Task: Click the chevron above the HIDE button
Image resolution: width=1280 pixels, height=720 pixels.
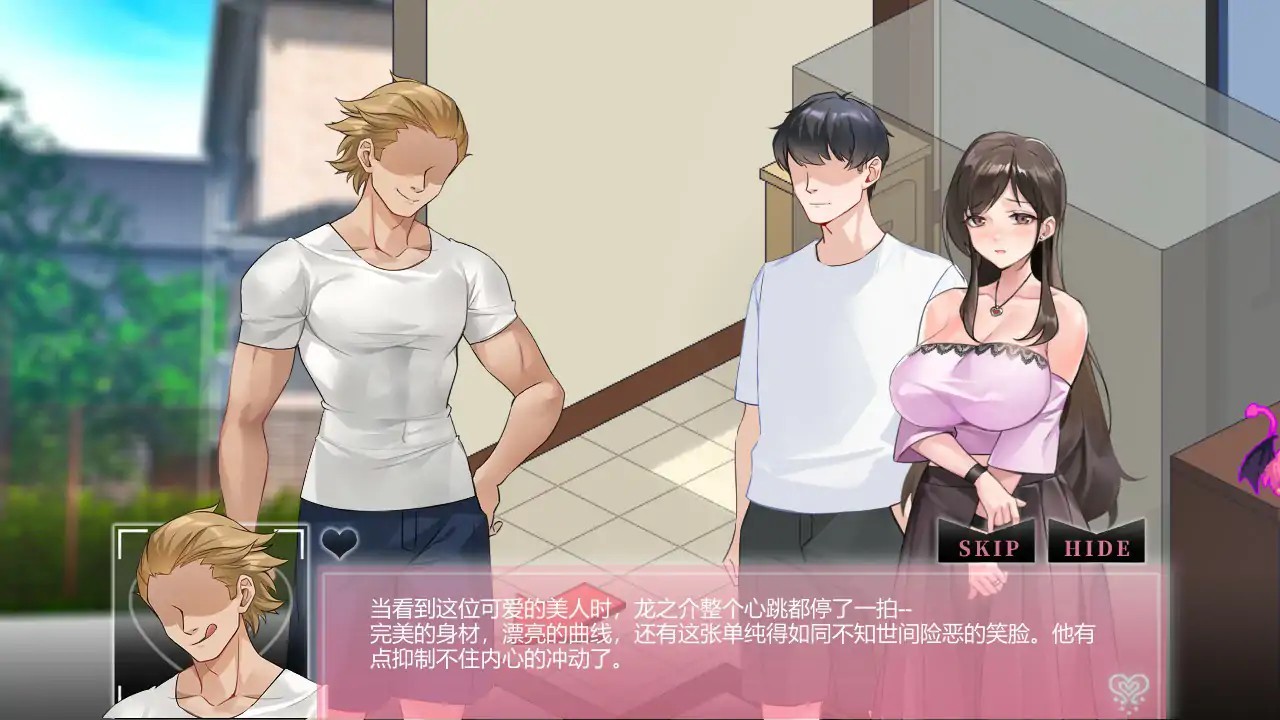Action: click(x=1097, y=532)
